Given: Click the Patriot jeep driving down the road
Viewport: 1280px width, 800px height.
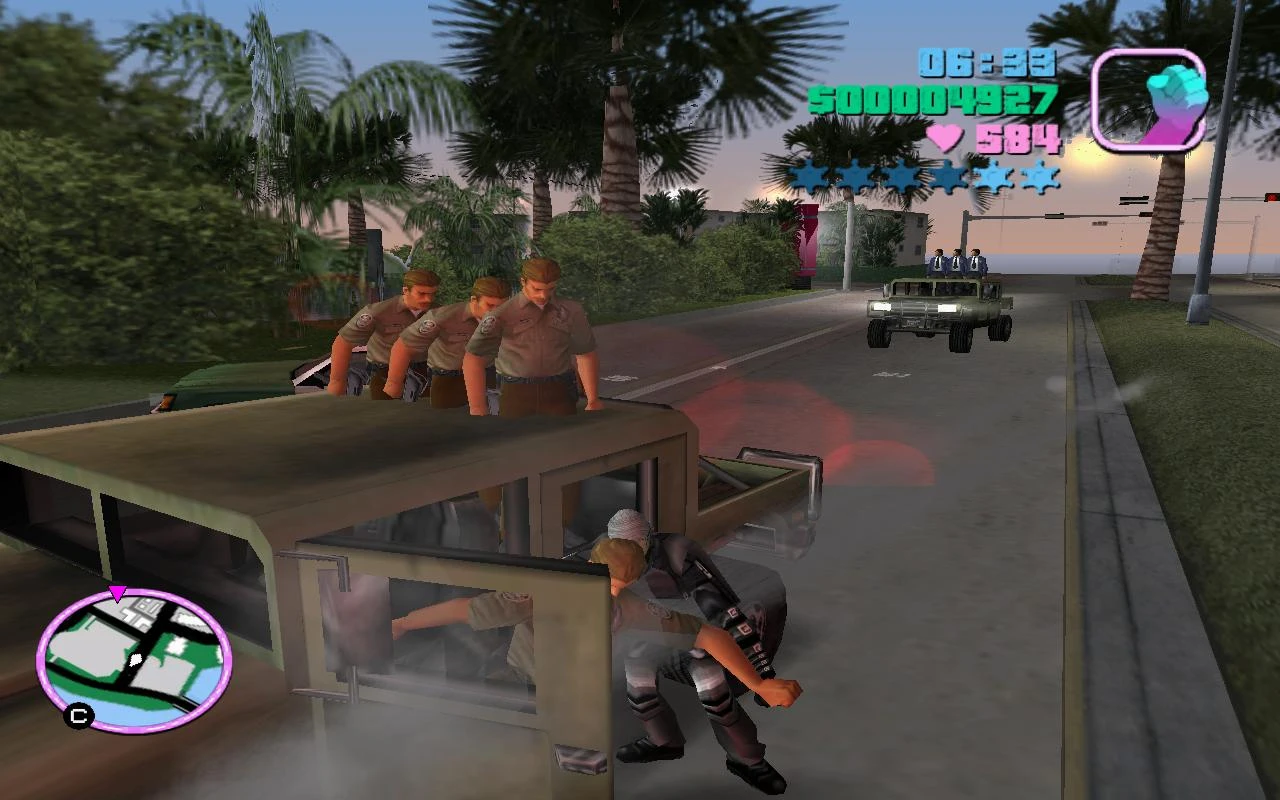Looking at the screenshot, I should [x=935, y=310].
